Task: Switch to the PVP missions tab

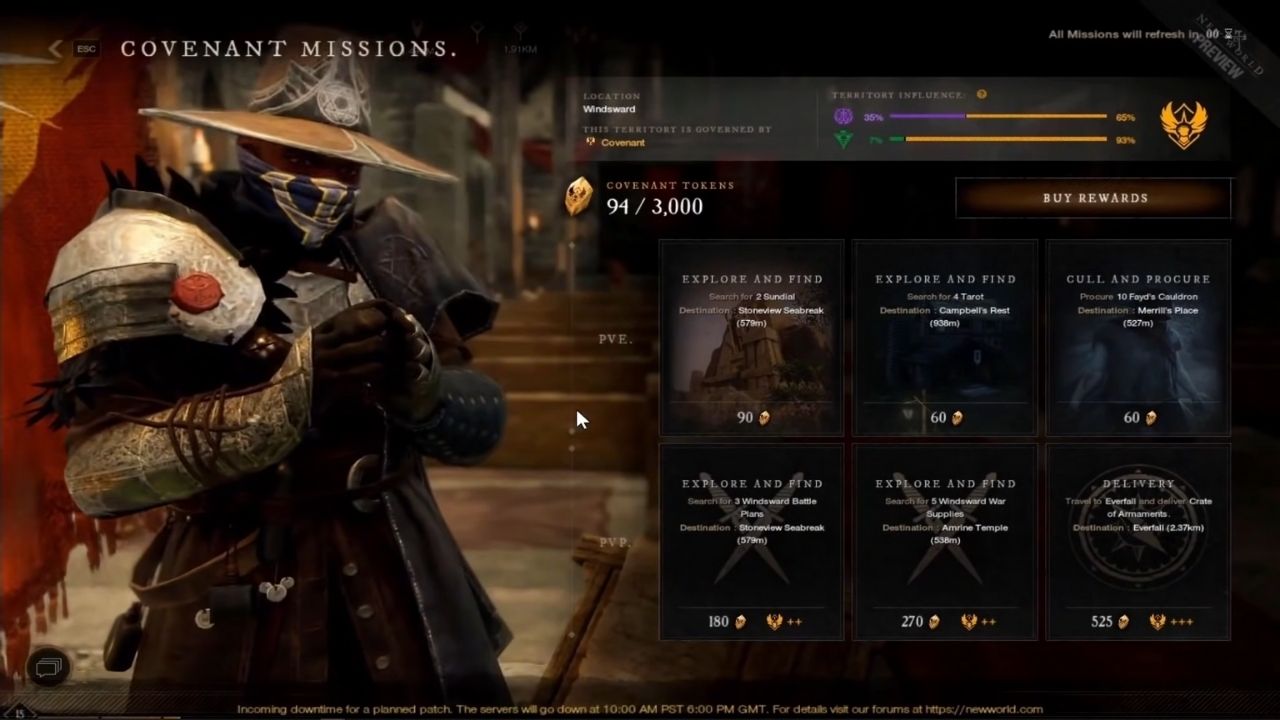Action: [614, 541]
